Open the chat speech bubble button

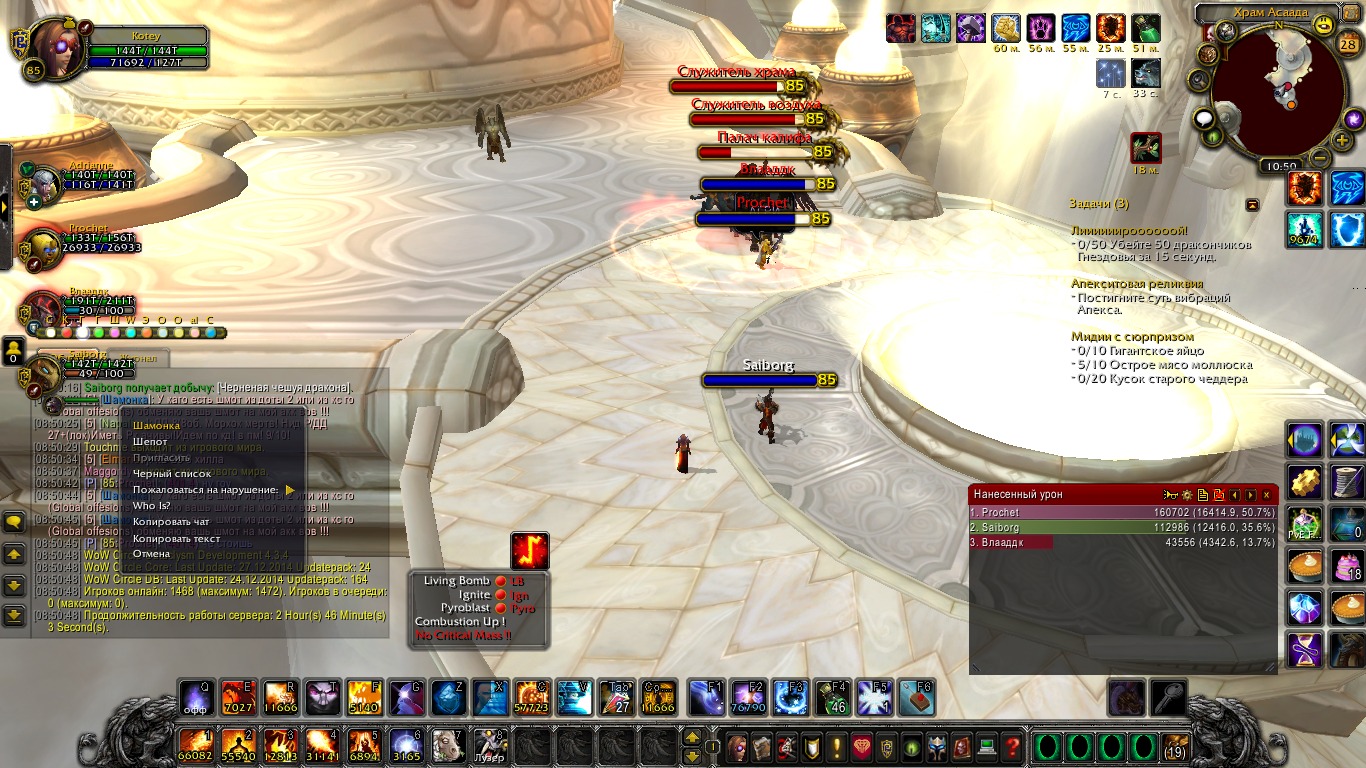[14, 522]
